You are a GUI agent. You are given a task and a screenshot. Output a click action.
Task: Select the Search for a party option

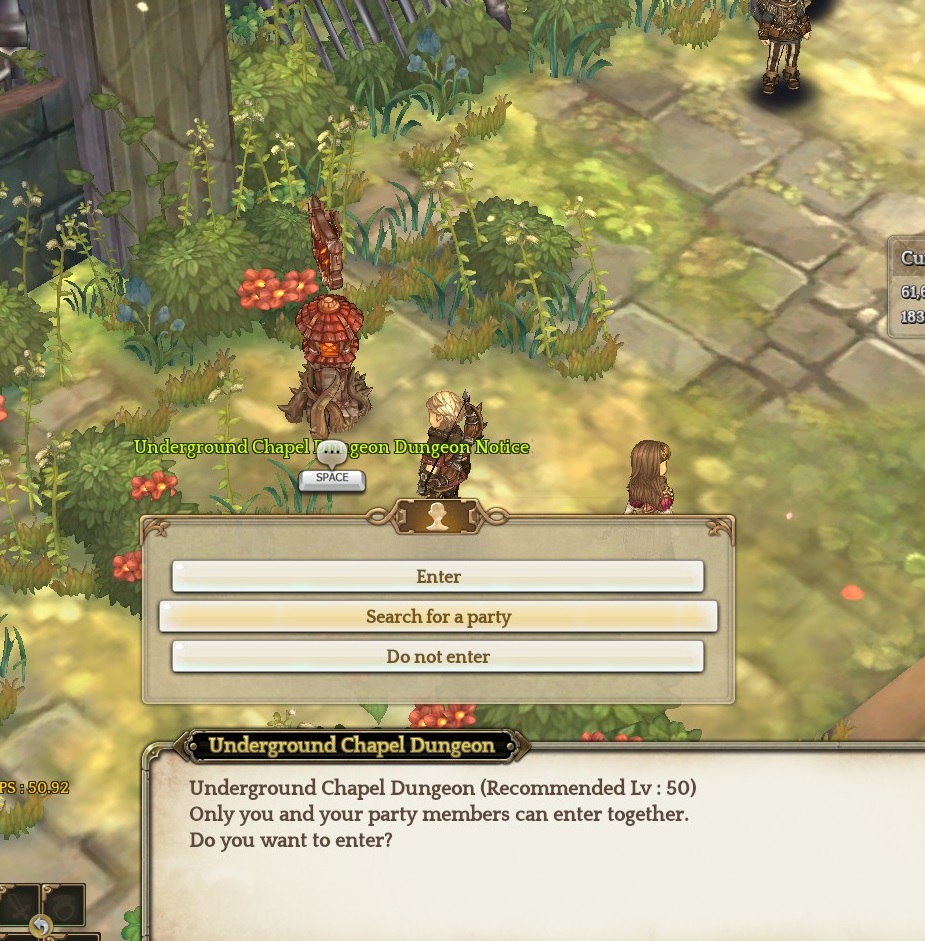pyautogui.click(x=438, y=617)
